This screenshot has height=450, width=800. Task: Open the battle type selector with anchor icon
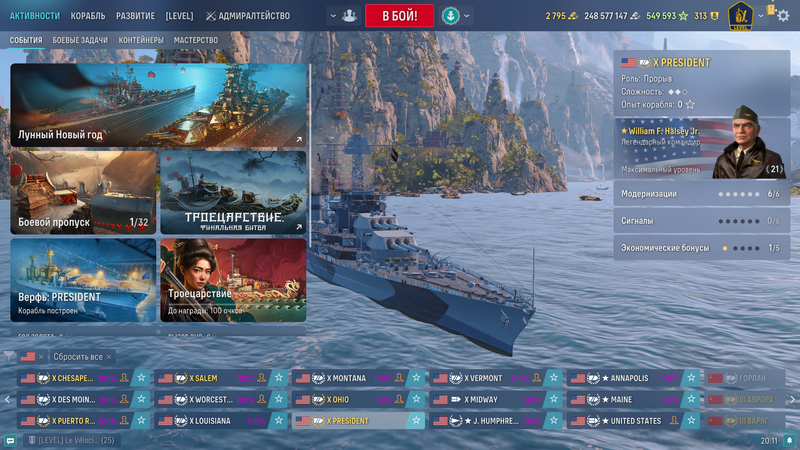tap(450, 16)
